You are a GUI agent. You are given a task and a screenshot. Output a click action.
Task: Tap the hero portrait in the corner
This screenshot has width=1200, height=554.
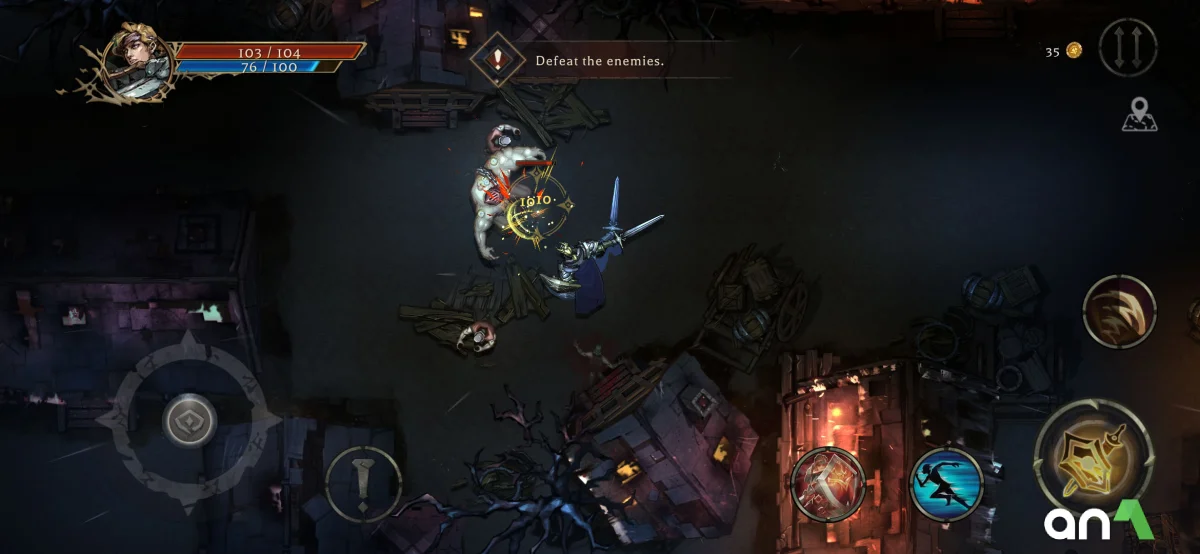tap(135, 61)
